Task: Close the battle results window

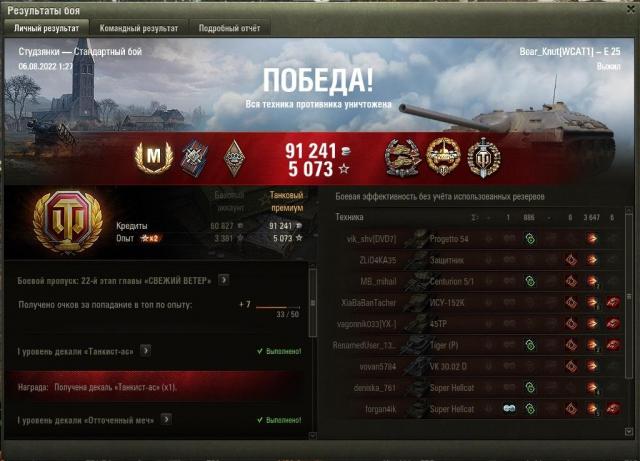Action: [629, 8]
